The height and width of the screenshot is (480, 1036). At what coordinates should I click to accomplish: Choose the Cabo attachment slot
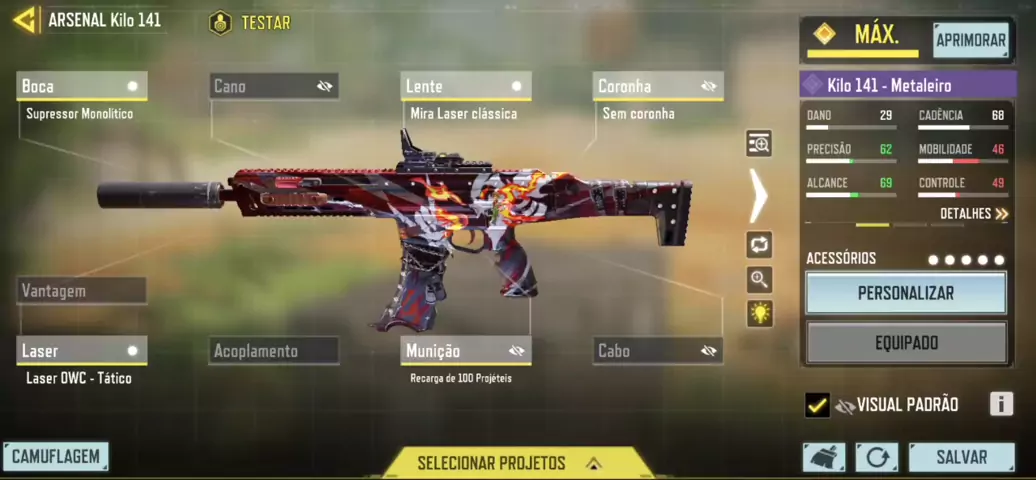[658, 351]
